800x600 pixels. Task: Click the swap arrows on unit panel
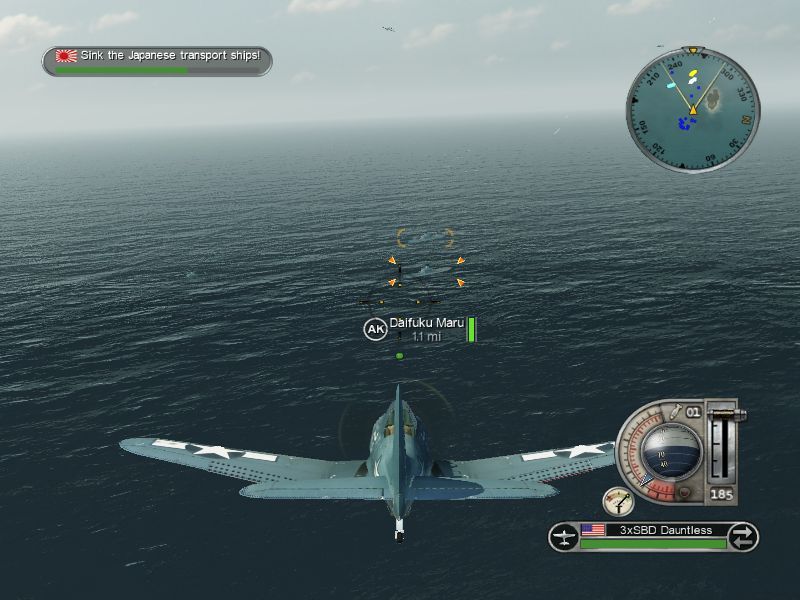pyautogui.click(x=741, y=537)
